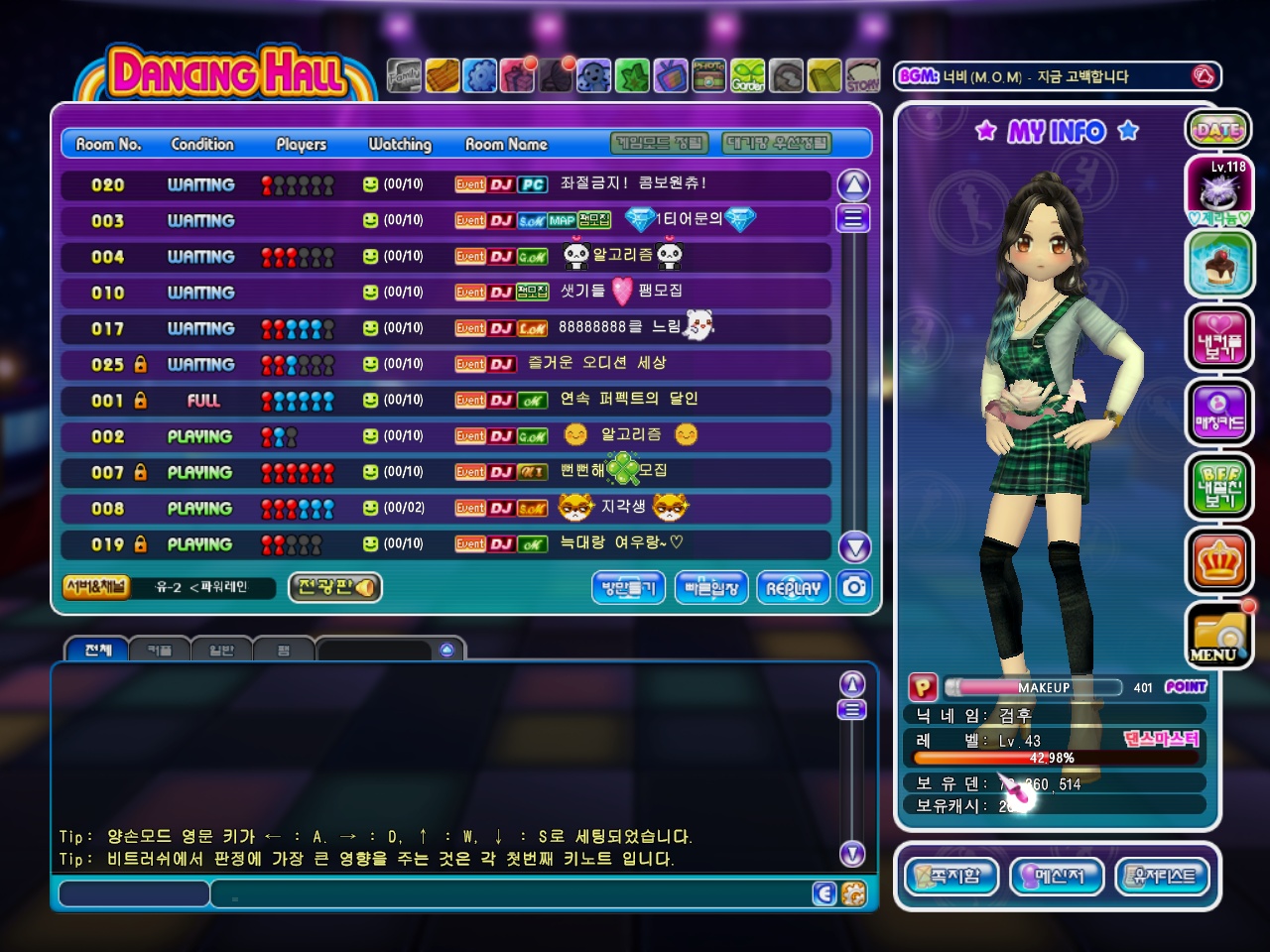Image resolution: width=1270 pixels, height=952 pixels.
Task: Open the Garden icon in top toolbar
Action: point(748,75)
